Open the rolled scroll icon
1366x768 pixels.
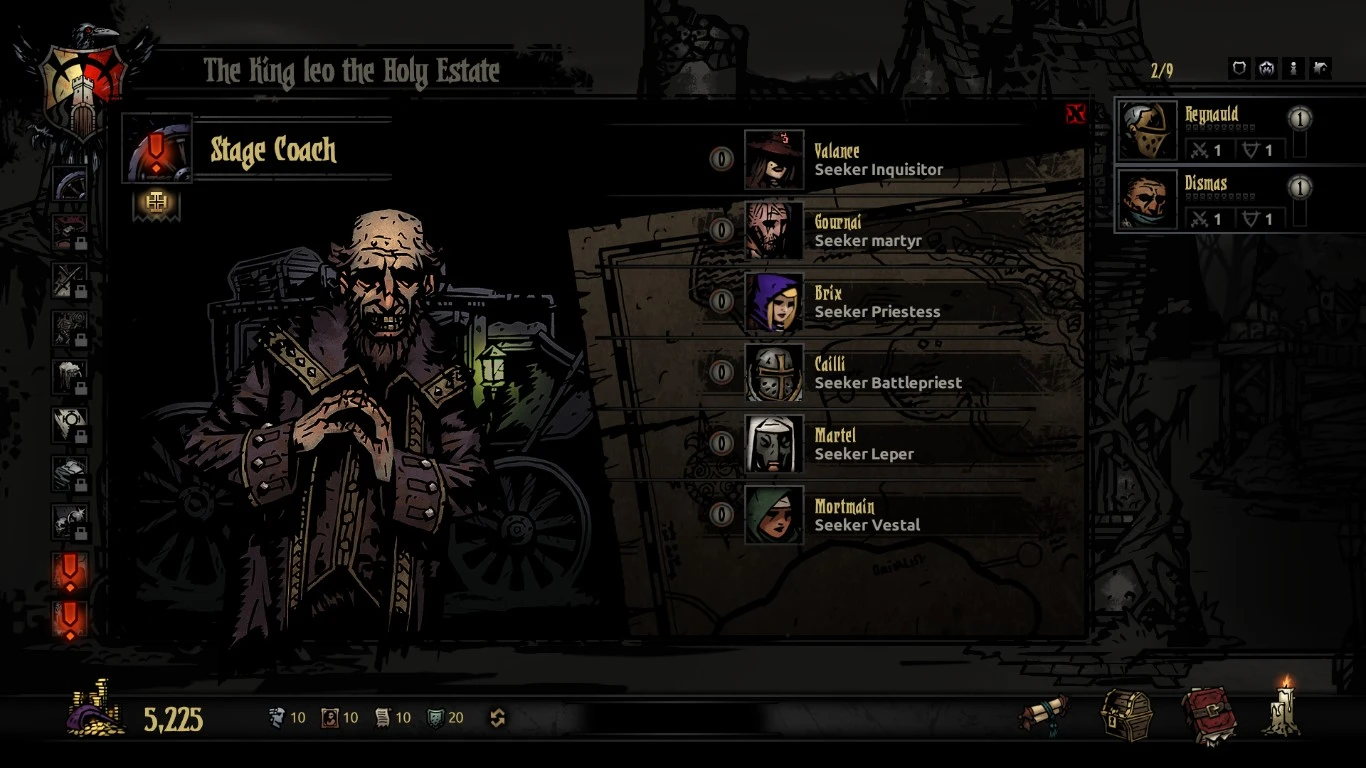click(x=1043, y=714)
